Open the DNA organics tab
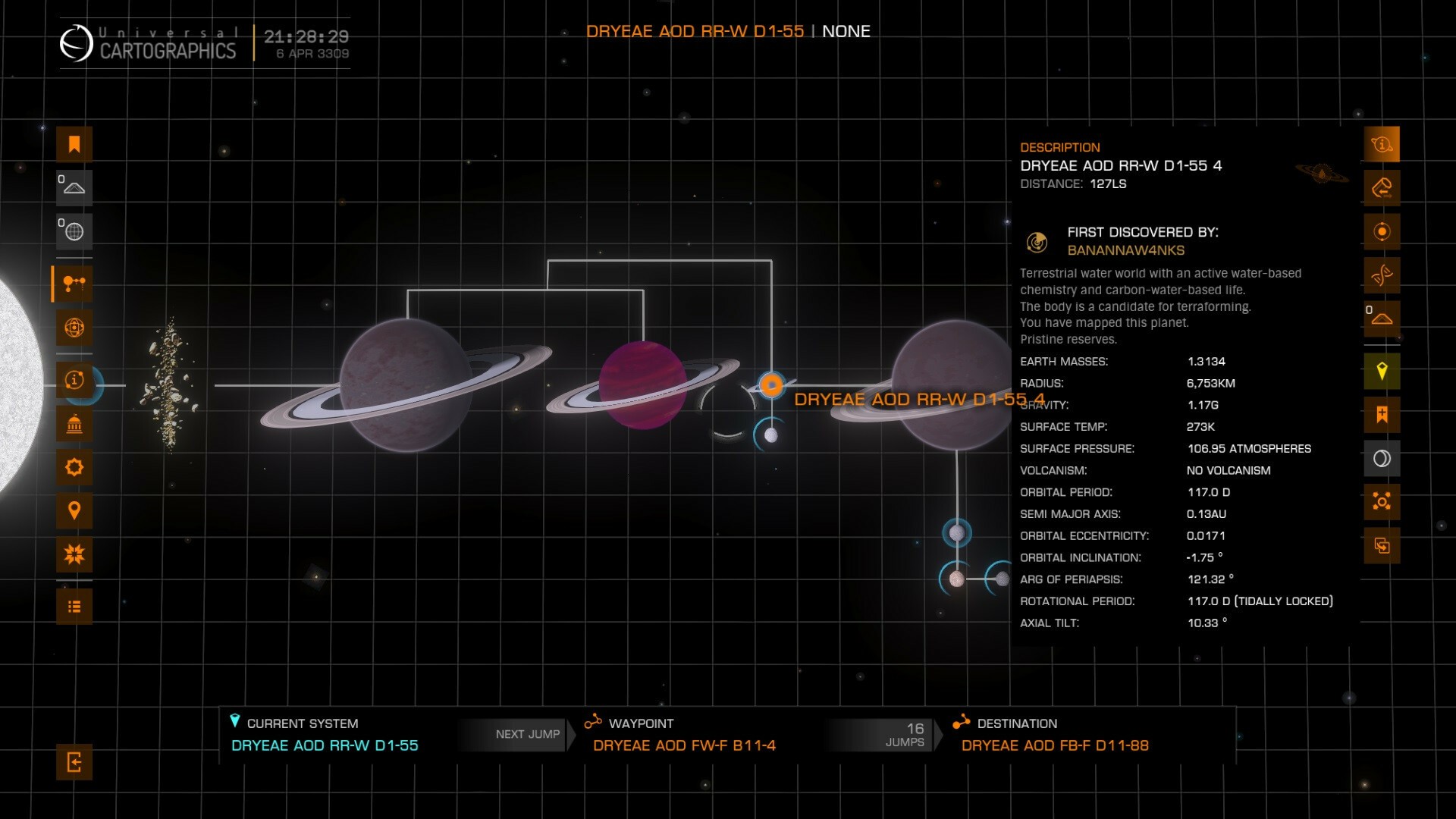 1382,275
